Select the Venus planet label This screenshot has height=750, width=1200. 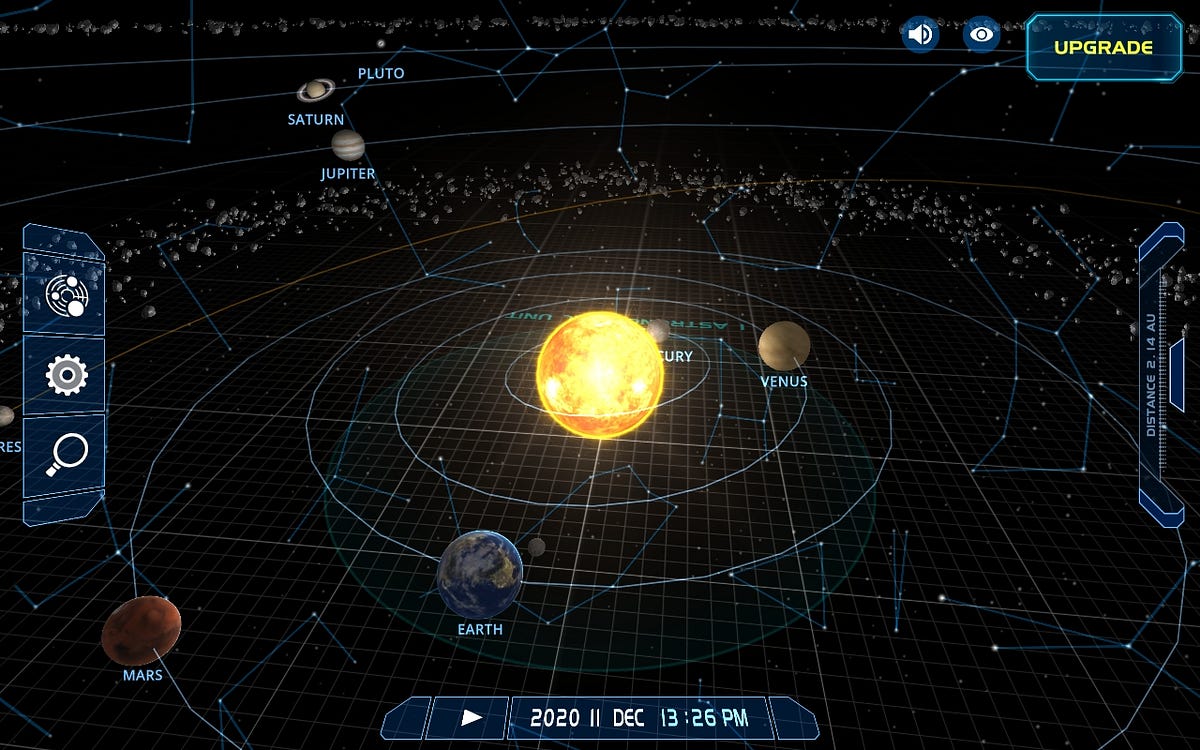click(x=784, y=381)
